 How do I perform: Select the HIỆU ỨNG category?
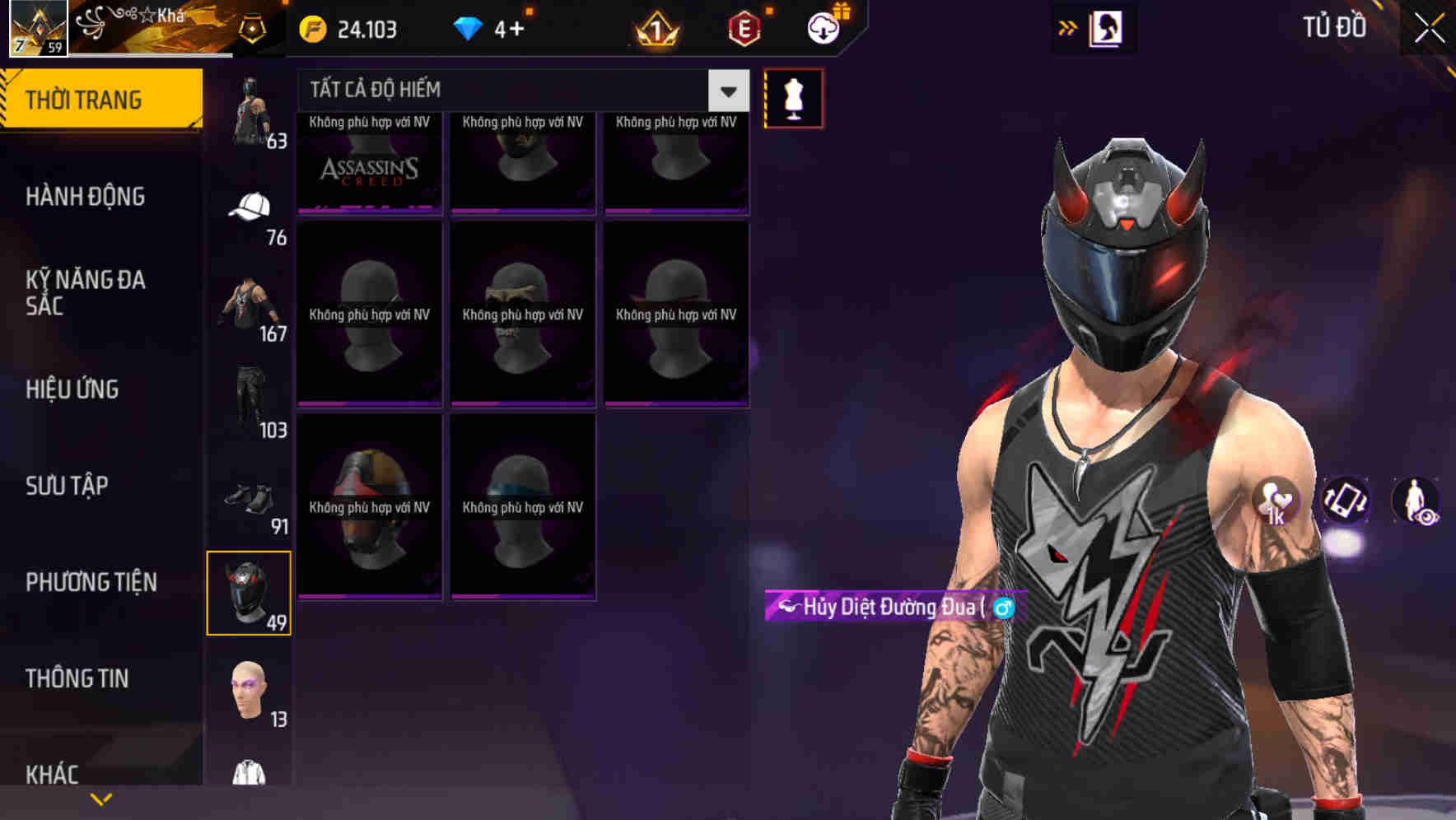tap(72, 389)
